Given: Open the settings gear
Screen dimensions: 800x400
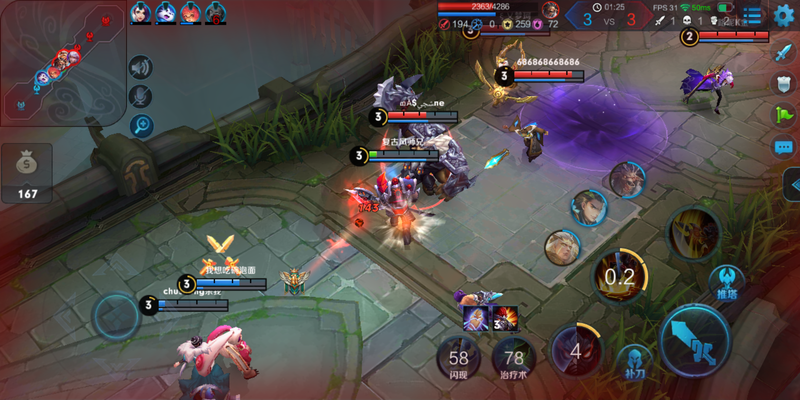Looking at the screenshot, I should point(783,15).
